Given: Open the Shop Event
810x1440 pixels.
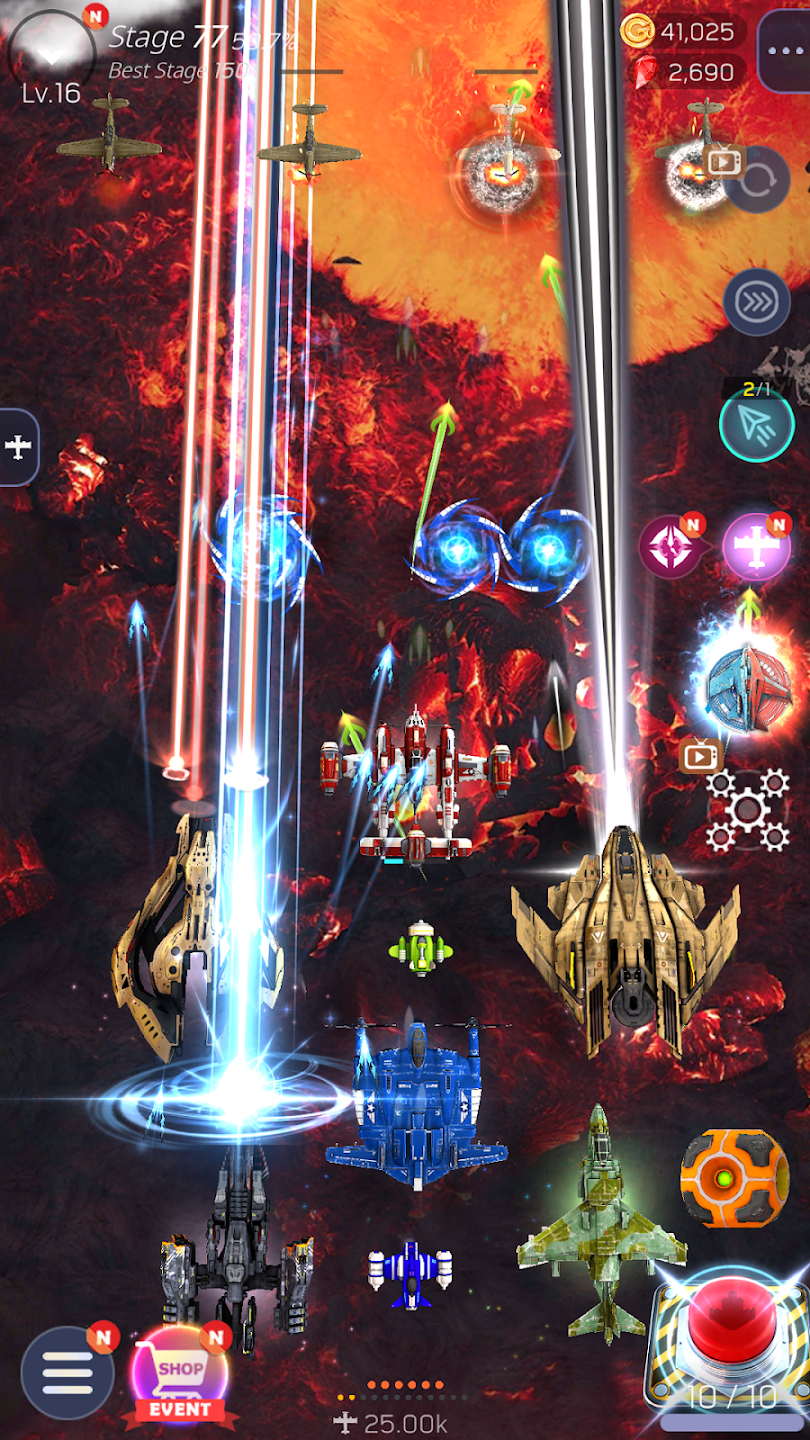Looking at the screenshot, I should [x=180, y=1376].
